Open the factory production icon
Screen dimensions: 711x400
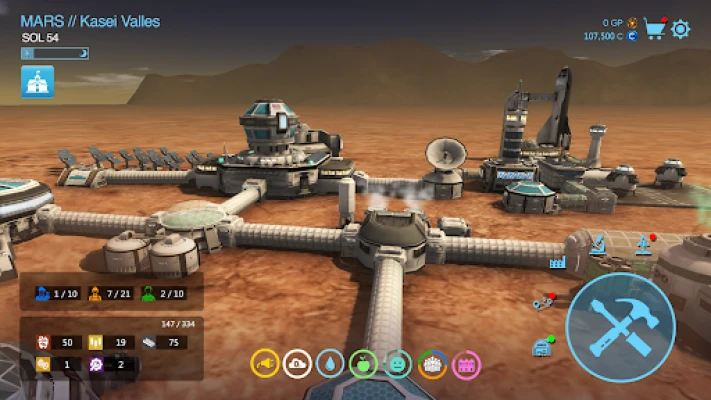(557, 262)
